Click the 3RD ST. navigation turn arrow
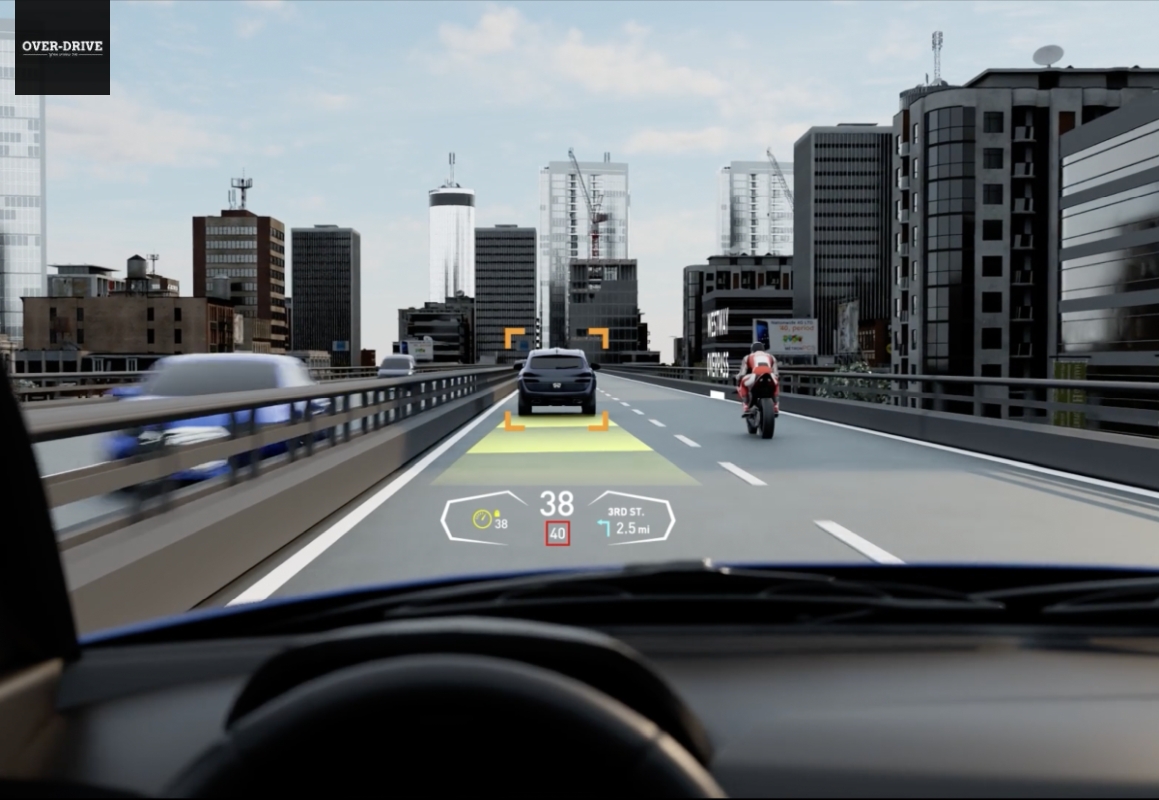The height and width of the screenshot is (800, 1159). (x=604, y=527)
